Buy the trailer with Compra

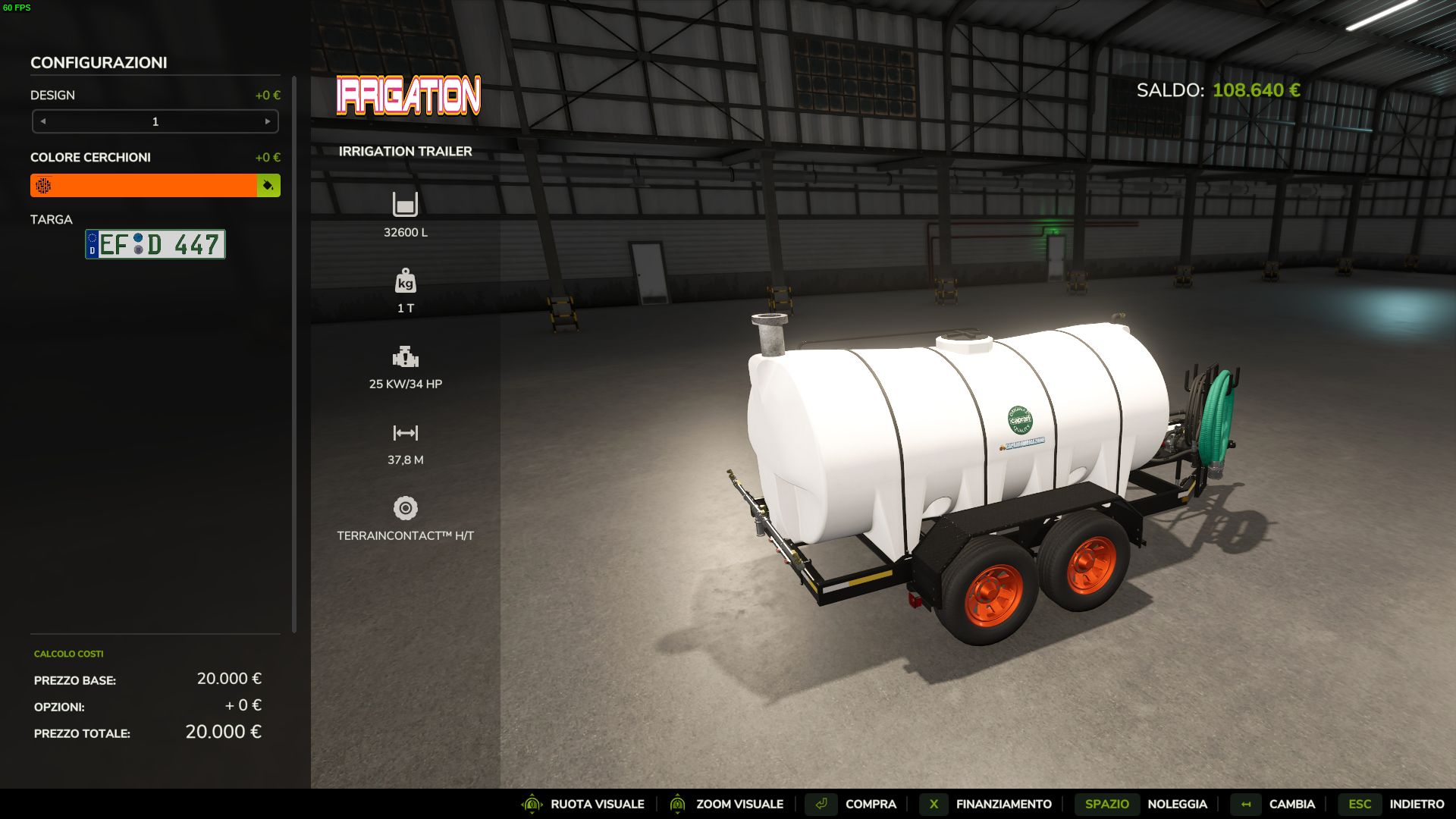point(870,804)
